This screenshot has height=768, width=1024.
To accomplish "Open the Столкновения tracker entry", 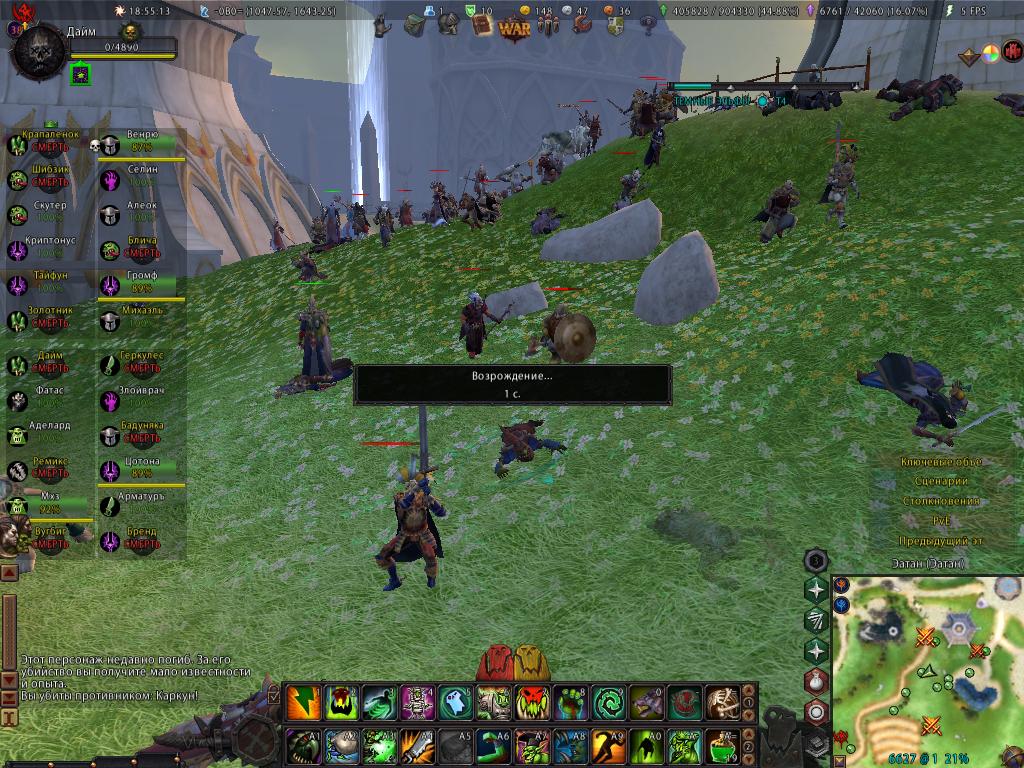I will [940, 501].
